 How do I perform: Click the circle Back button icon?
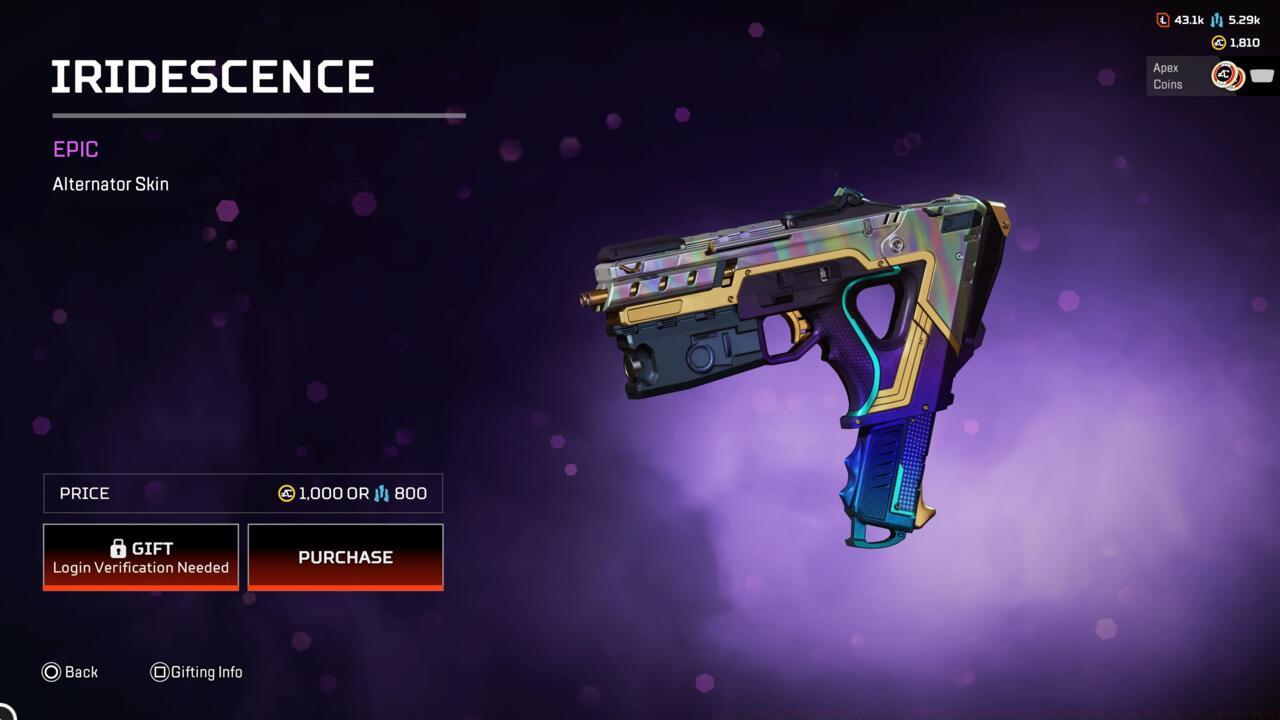click(x=52, y=672)
